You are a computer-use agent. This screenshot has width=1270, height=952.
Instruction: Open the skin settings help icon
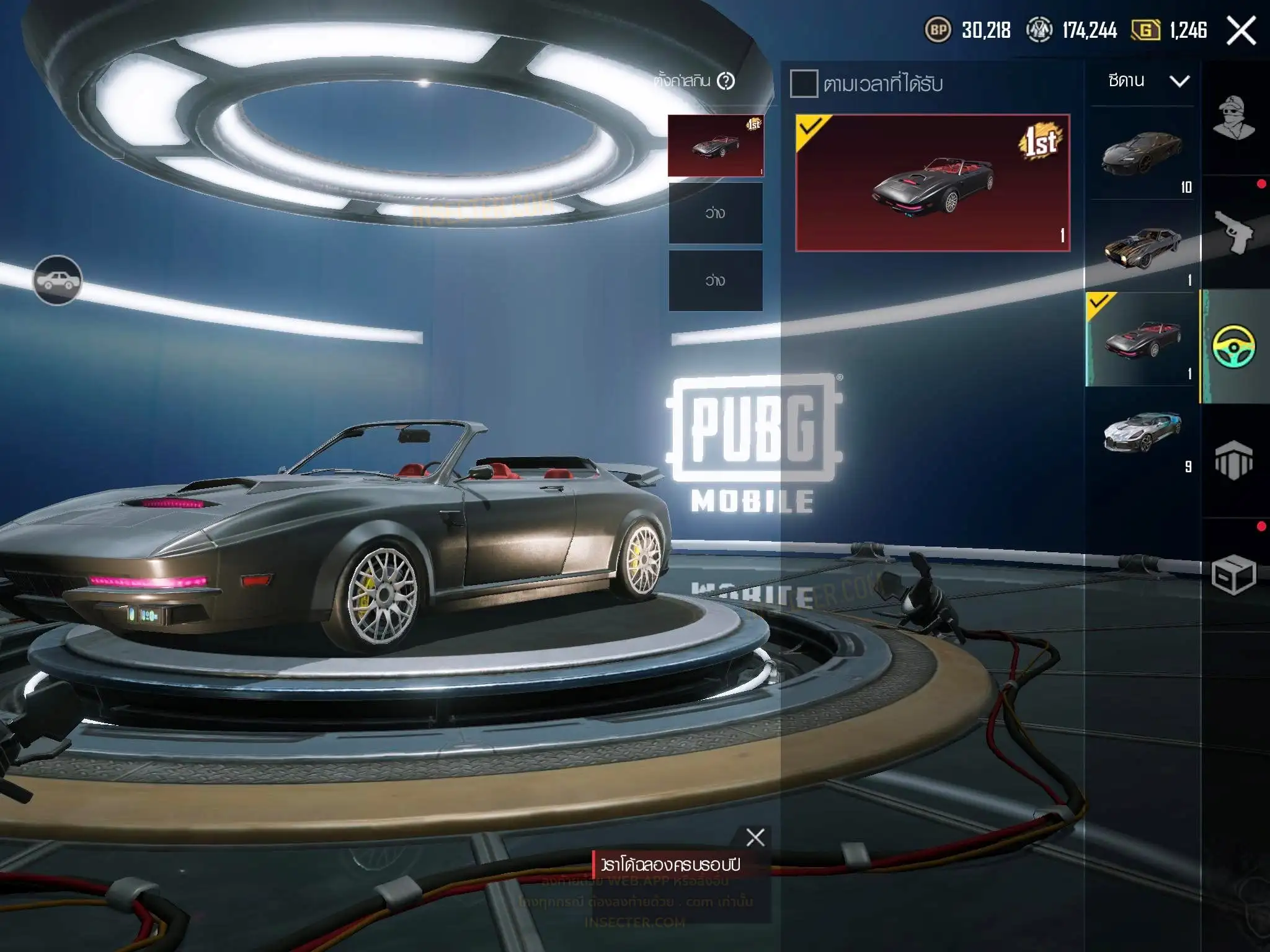pyautogui.click(x=726, y=81)
